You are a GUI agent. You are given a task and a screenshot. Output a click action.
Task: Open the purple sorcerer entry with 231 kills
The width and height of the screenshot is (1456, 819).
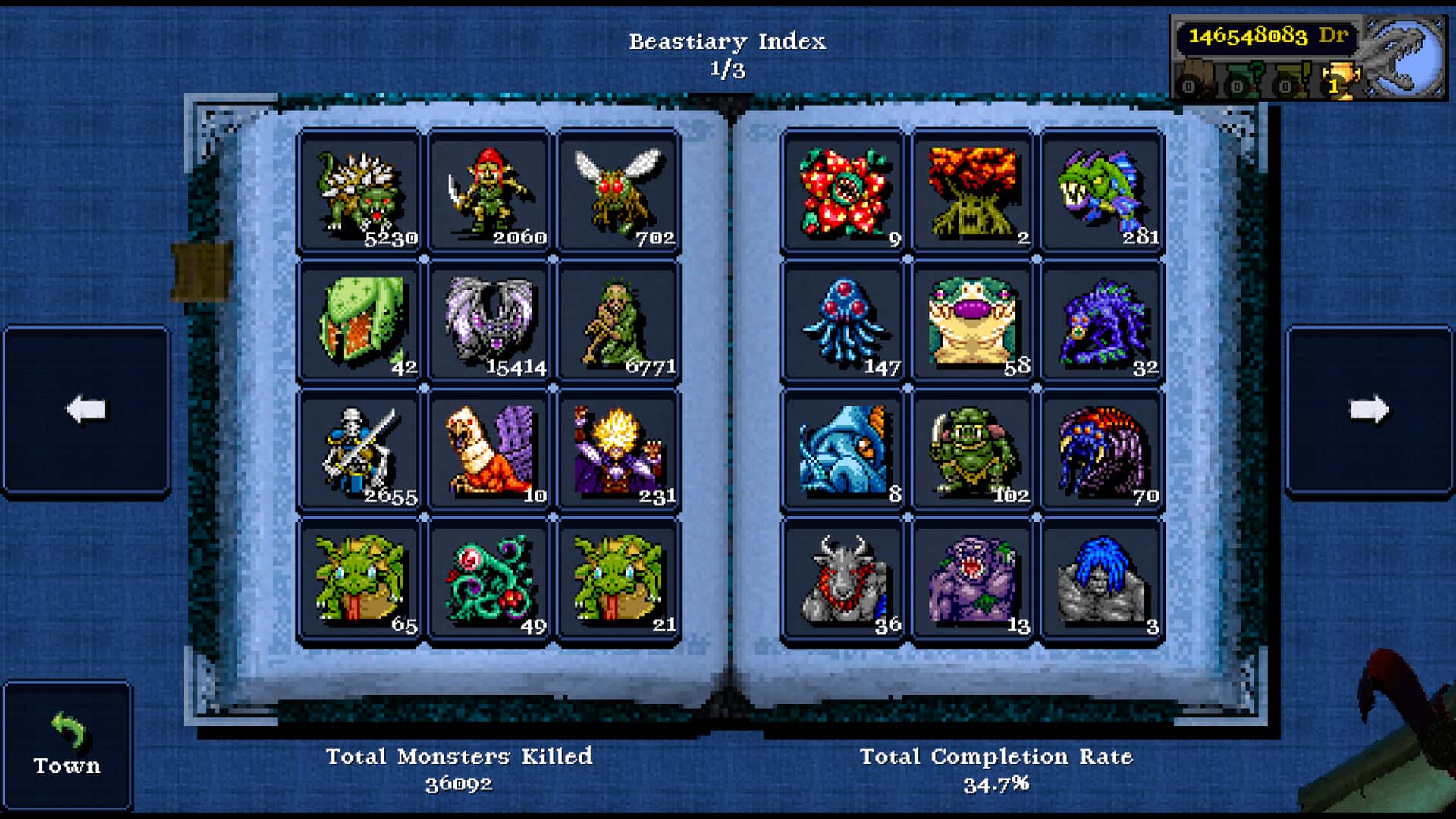pos(618,450)
